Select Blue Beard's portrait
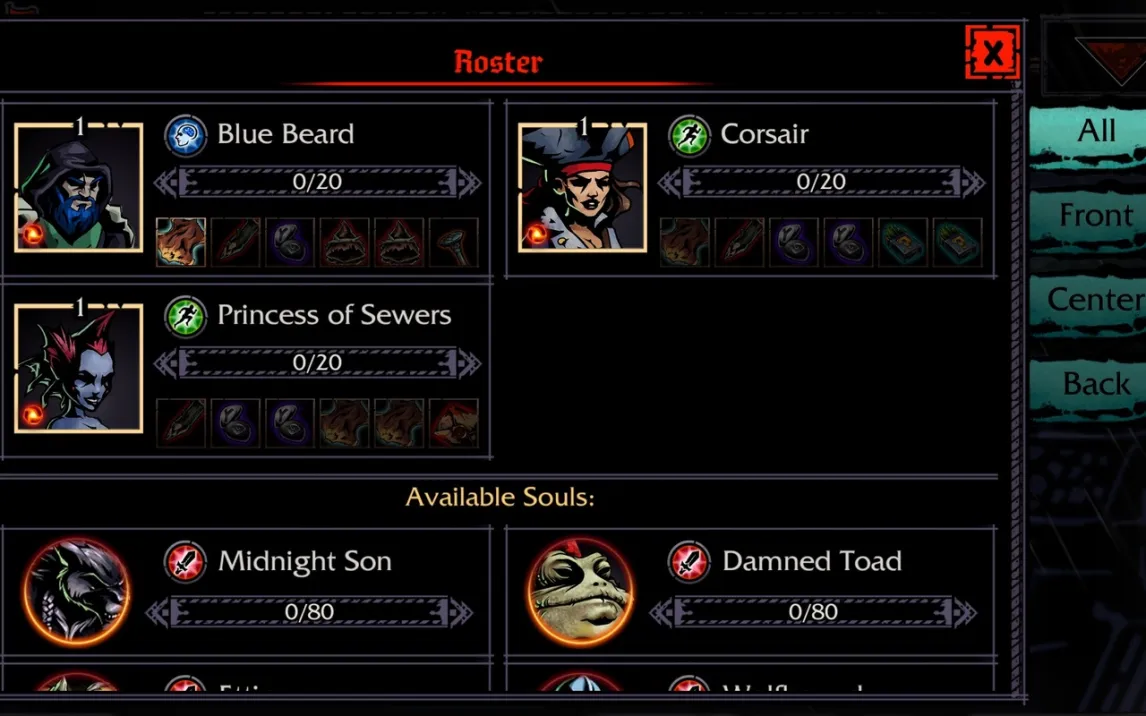Image resolution: width=1146 pixels, height=716 pixels. [79, 187]
